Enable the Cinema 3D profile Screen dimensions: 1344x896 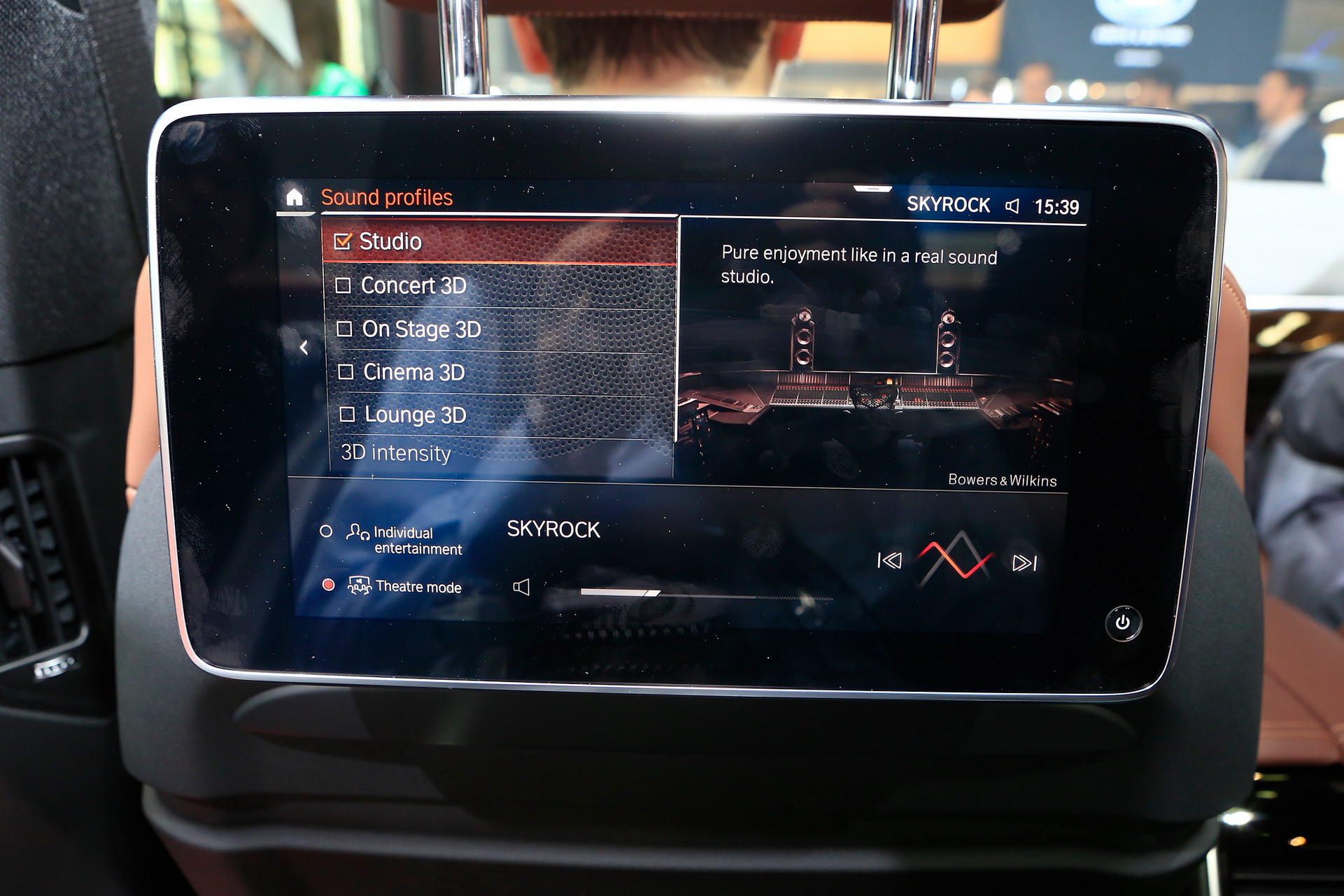pyautogui.click(x=346, y=372)
